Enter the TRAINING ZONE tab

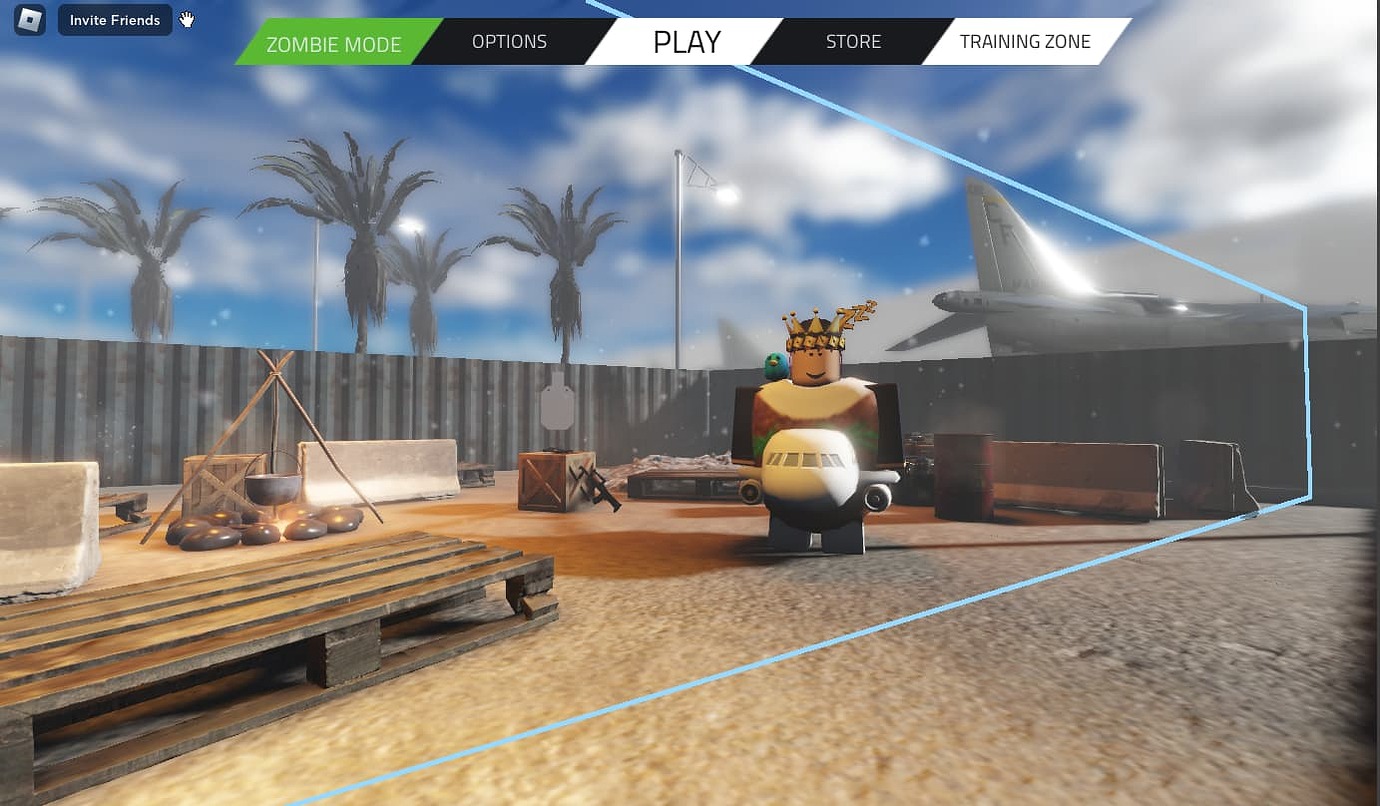[x=1025, y=41]
